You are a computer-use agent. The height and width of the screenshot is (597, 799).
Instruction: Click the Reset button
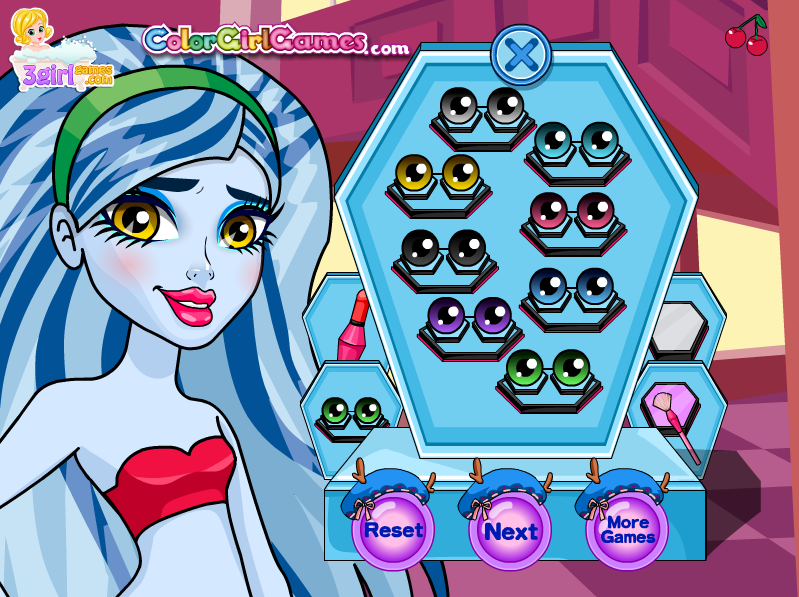pyautogui.click(x=393, y=530)
